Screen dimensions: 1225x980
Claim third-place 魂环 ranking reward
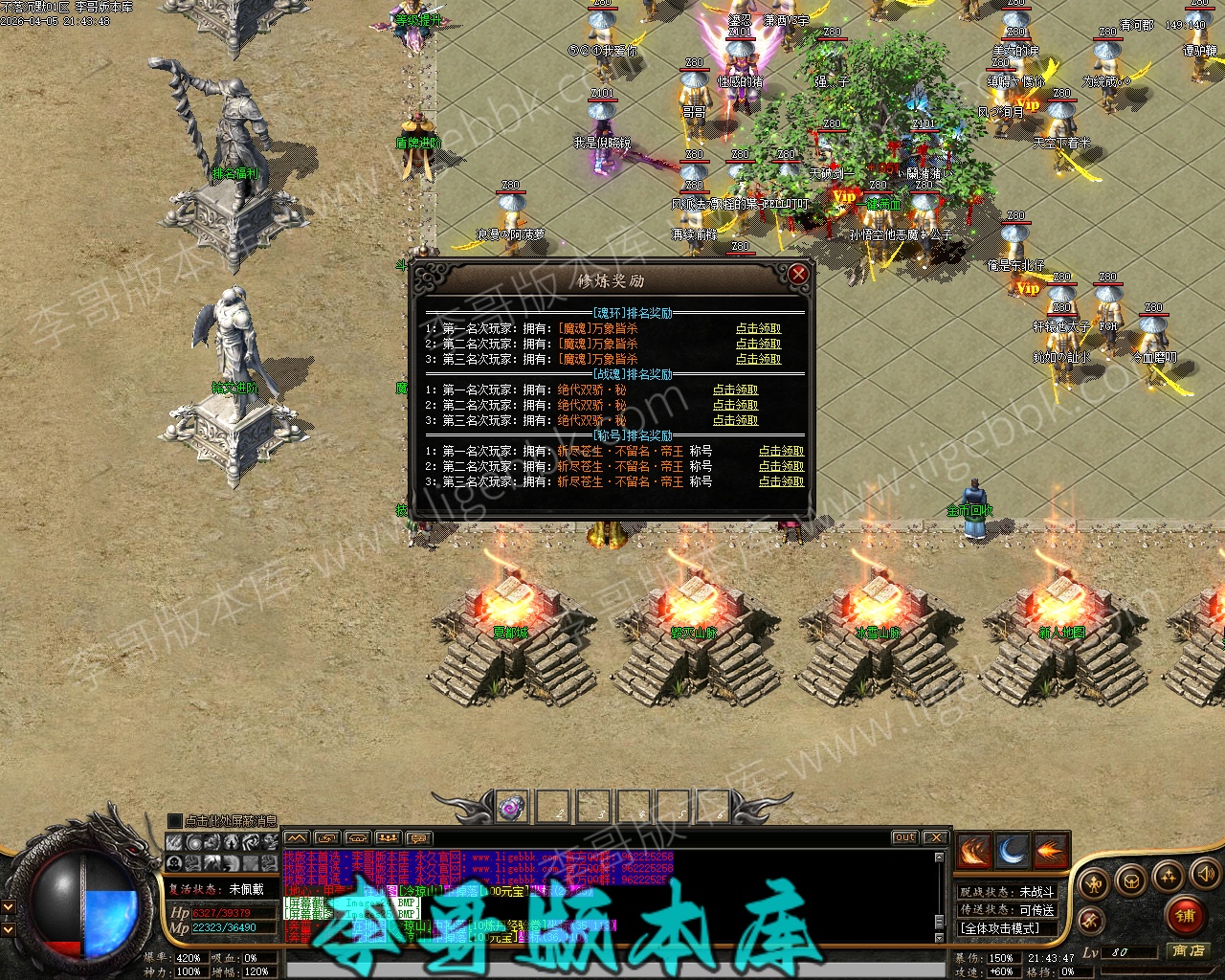[x=758, y=360]
